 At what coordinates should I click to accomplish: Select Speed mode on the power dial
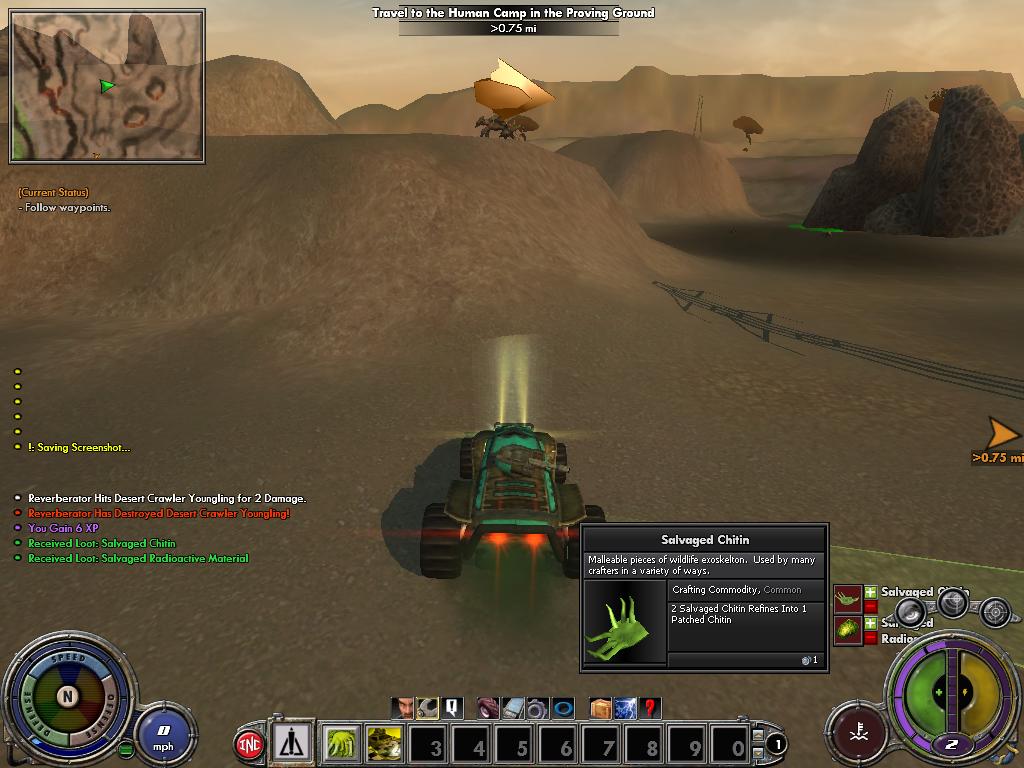tap(68, 660)
